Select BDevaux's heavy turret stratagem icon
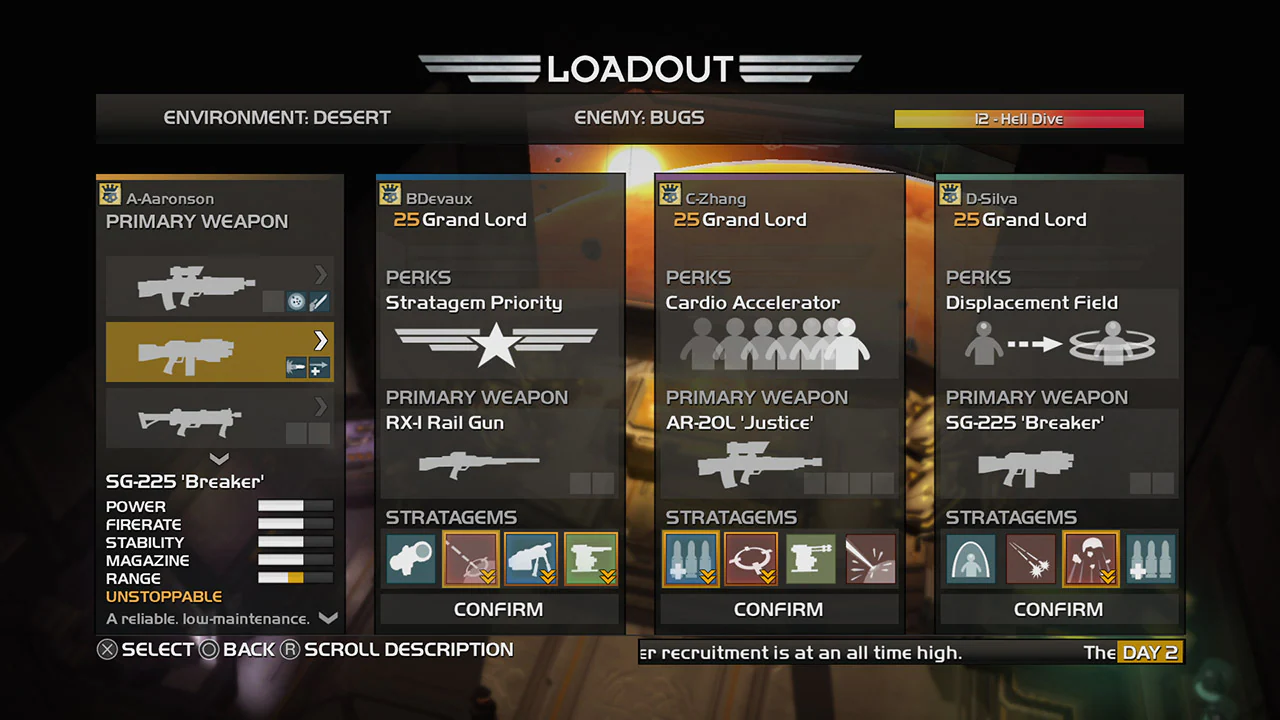1280x720 pixels. (531, 559)
